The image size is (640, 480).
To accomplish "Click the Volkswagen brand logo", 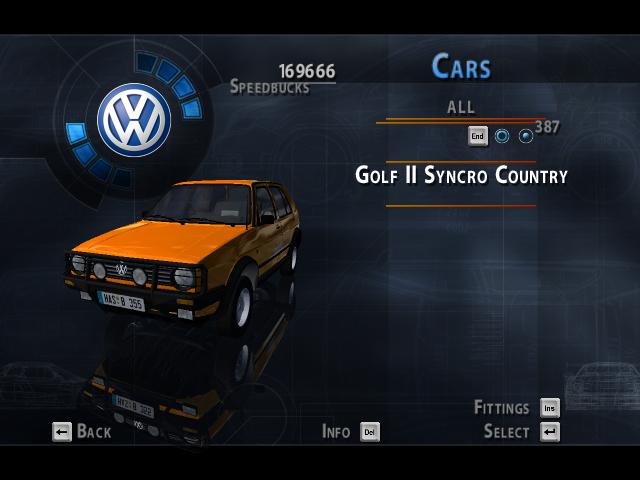I will [134, 119].
